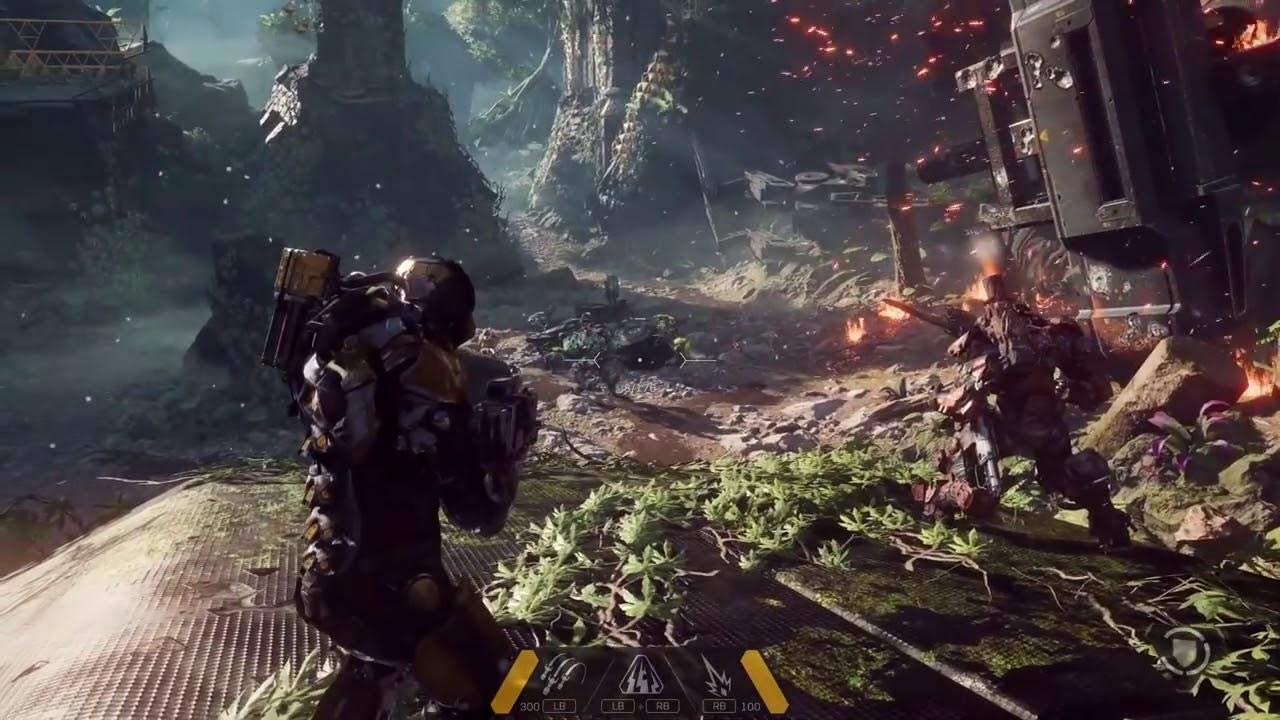Activate the ultimate ability icon center of HUD
The image size is (1280, 720).
pyautogui.click(x=641, y=674)
